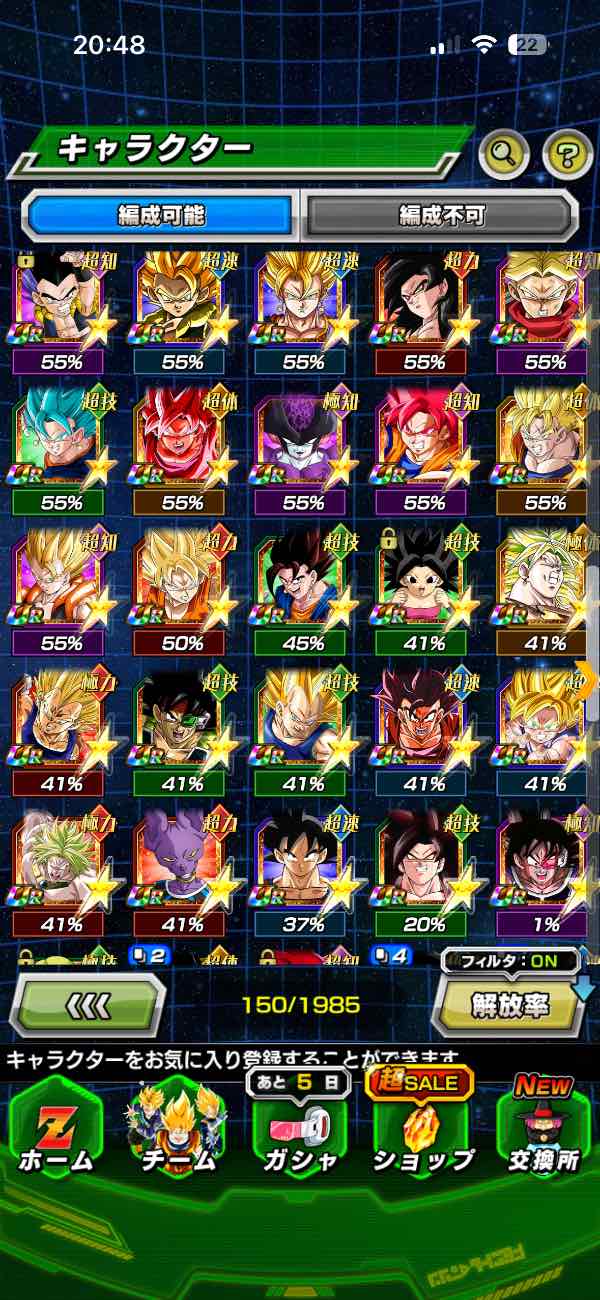Viewport: 600px width, 1300px height.
Task: Select the 50% unlock character card
Action: pyautogui.click(x=182, y=590)
